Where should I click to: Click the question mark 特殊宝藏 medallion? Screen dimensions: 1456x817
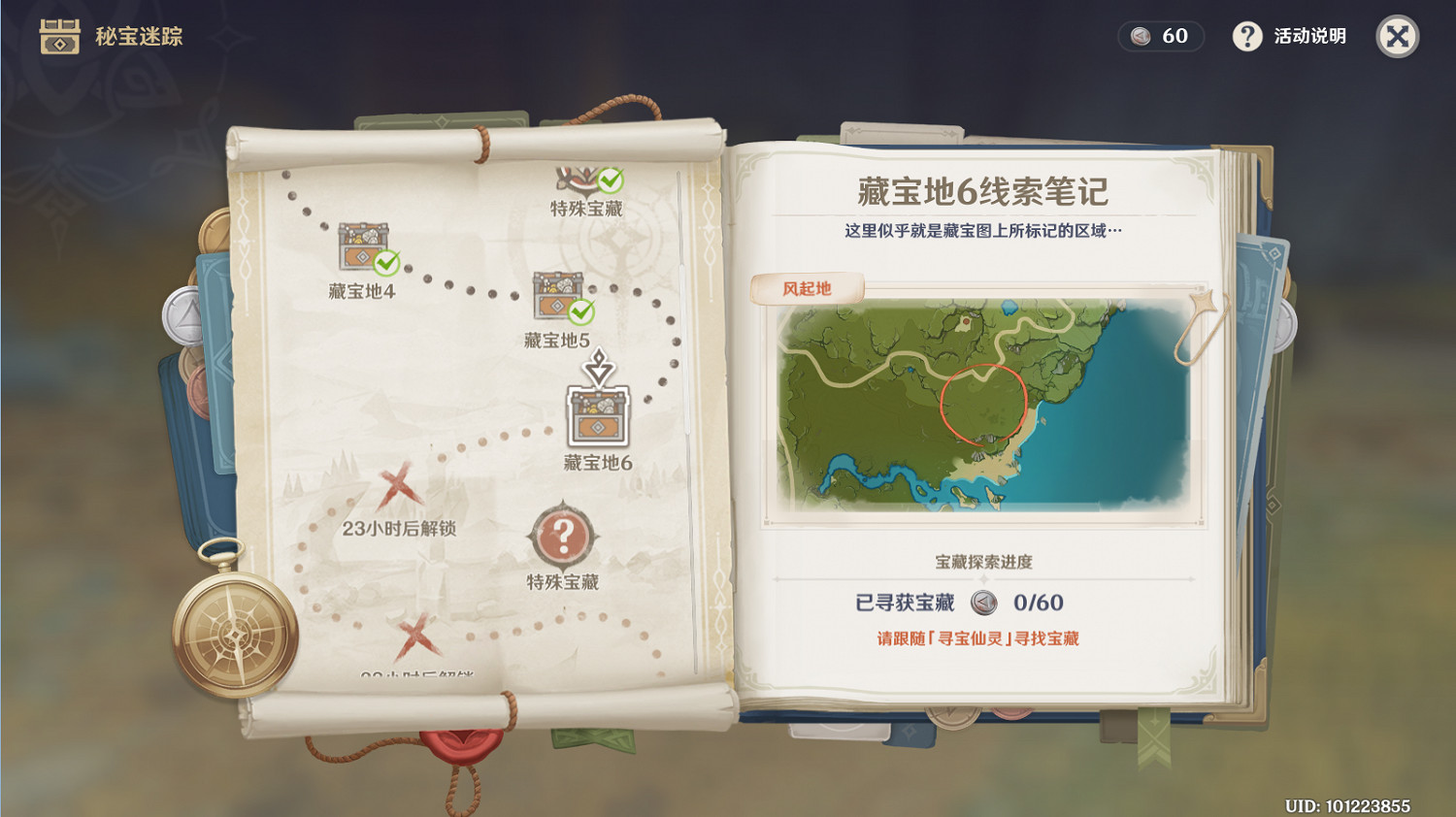pyautogui.click(x=561, y=535)
